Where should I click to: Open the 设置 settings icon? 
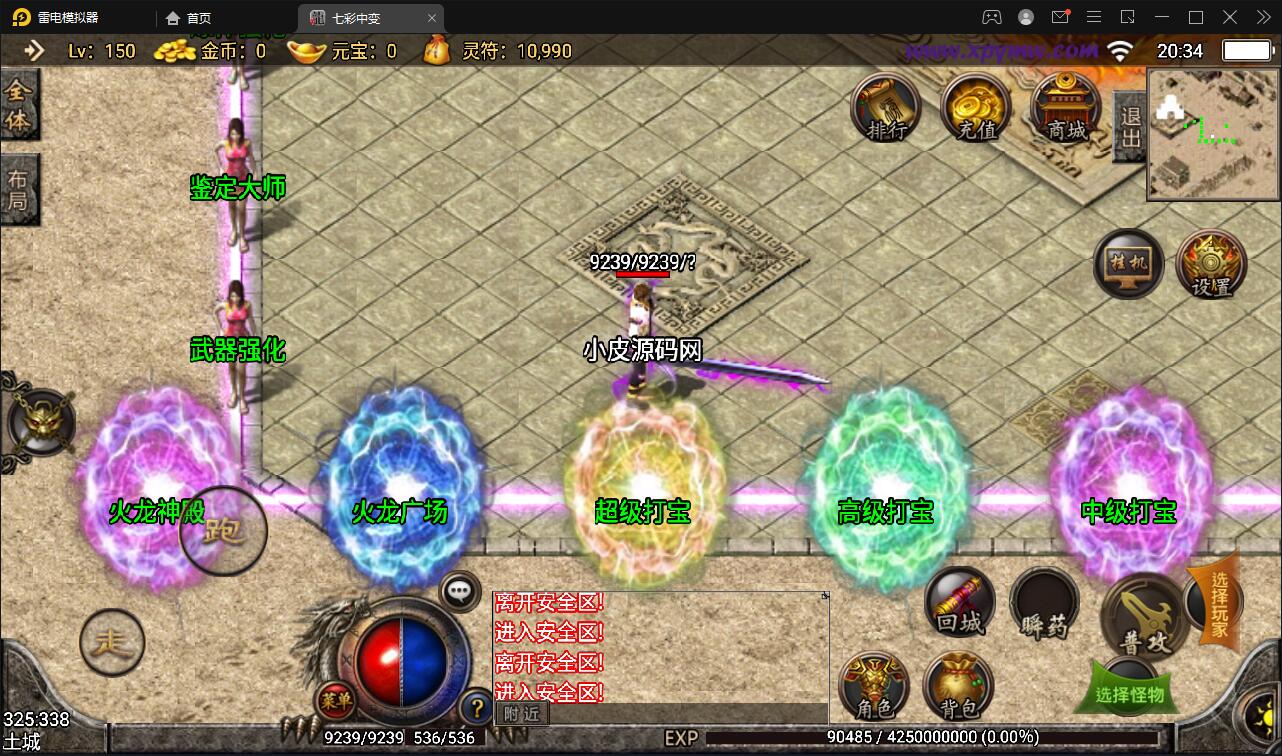click(1212, 265)
